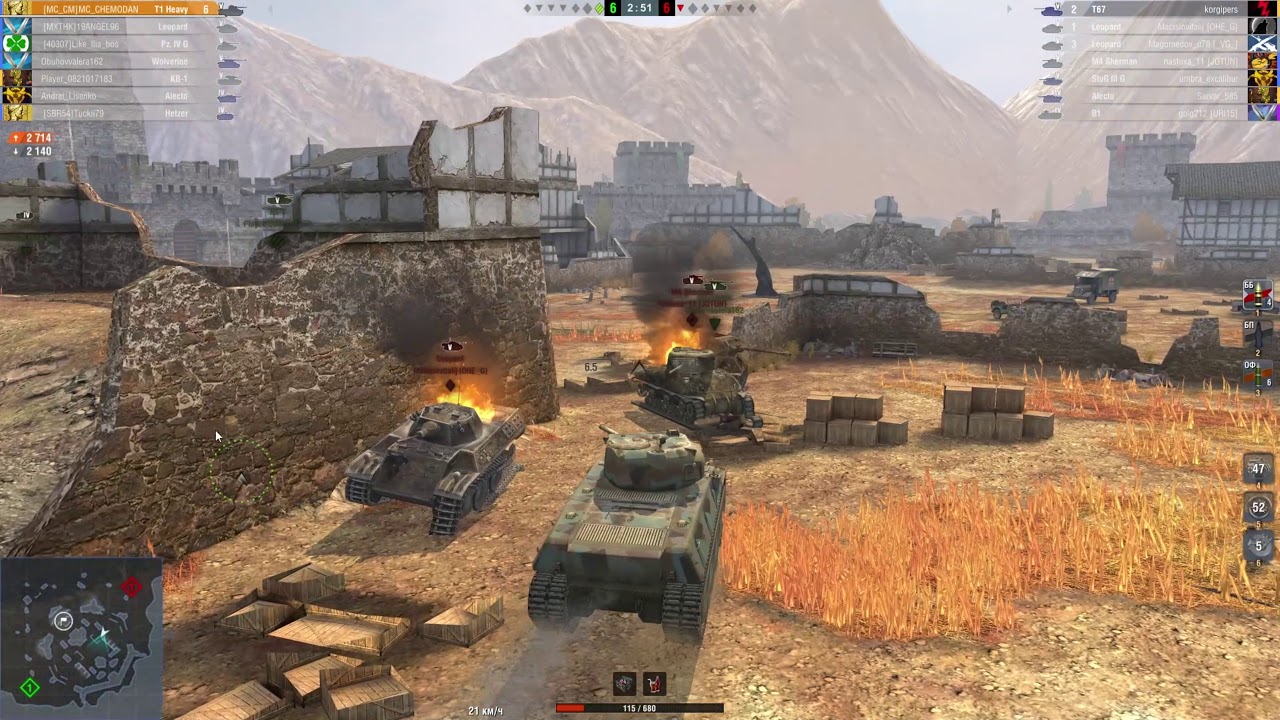Activate the repair kit showing 47
This screenshot has height=720, width=1280.
1257,468
